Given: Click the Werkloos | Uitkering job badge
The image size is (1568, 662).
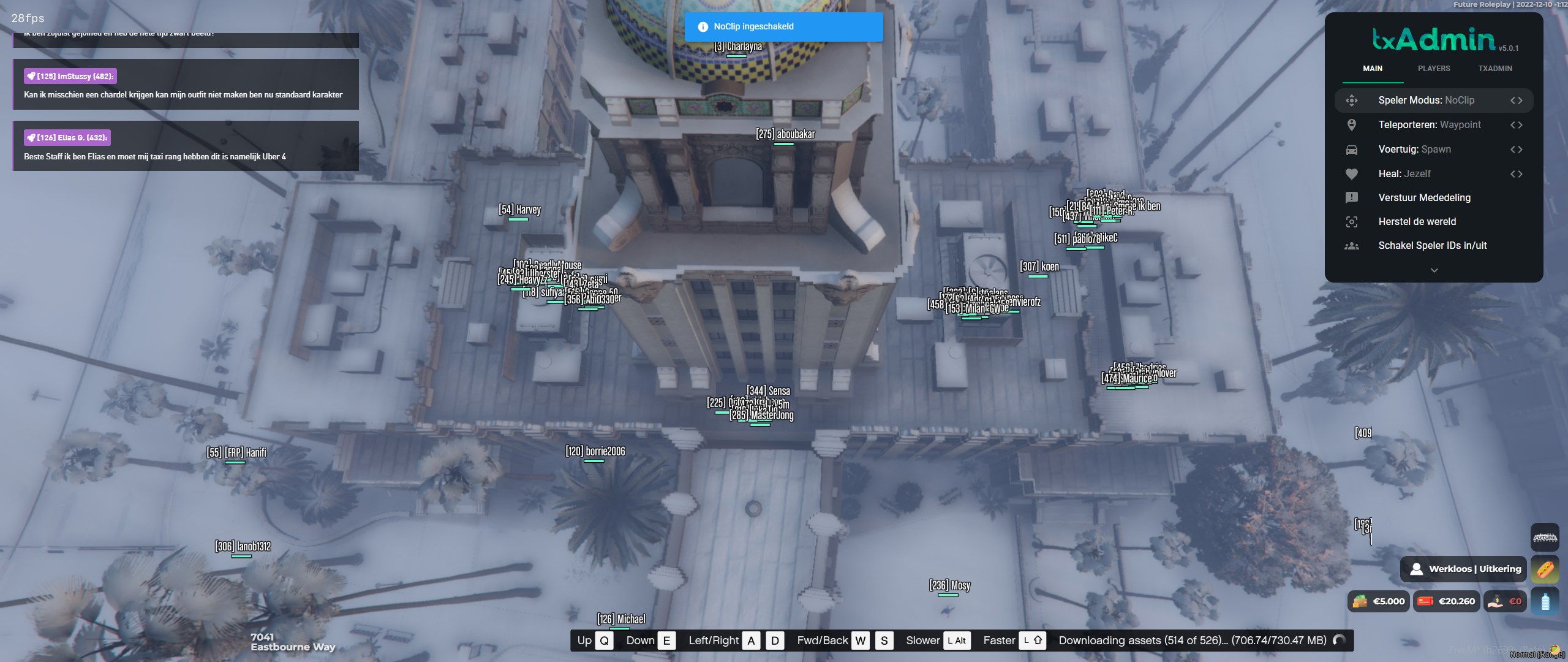Looking at the screenshot, I should [x=1464, y=569].
